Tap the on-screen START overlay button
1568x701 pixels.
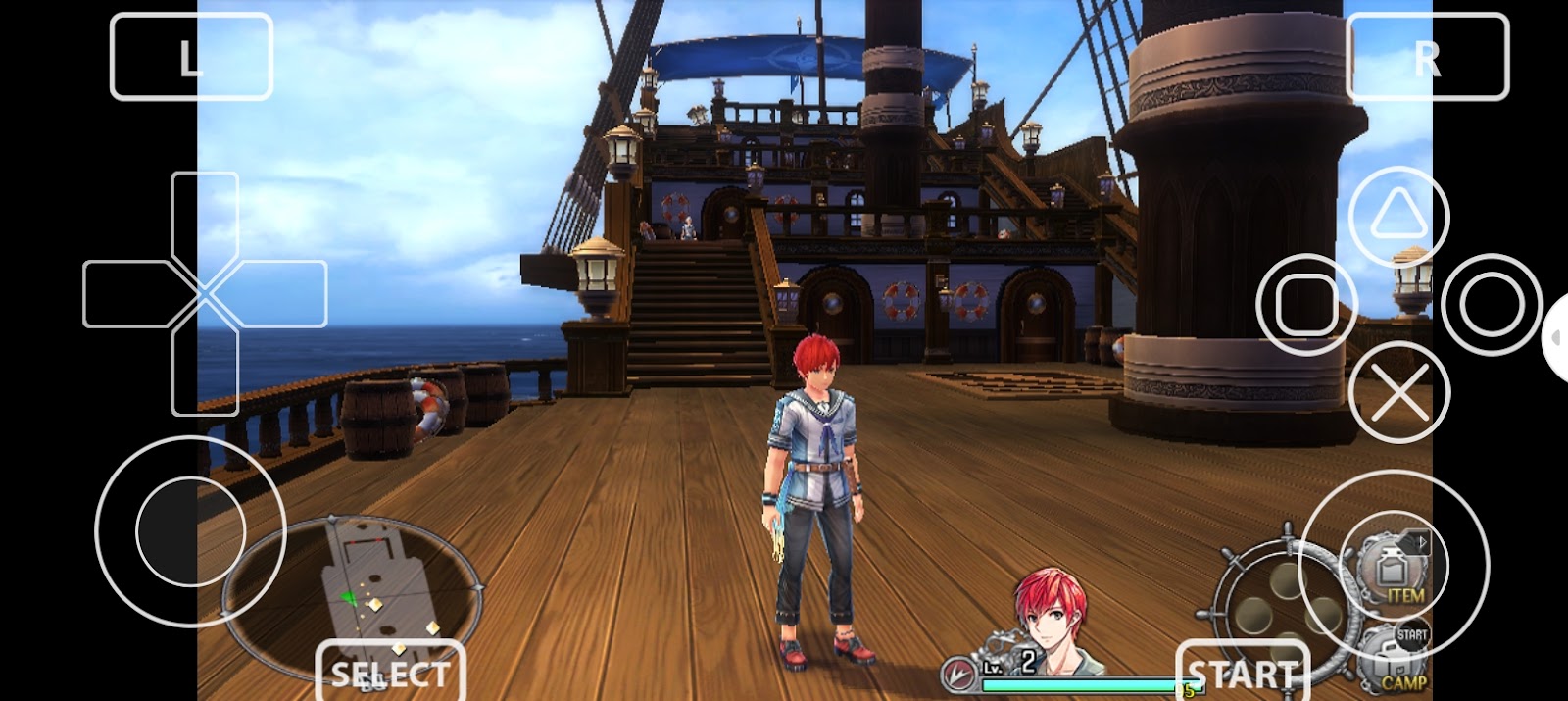coord(1243,673)
